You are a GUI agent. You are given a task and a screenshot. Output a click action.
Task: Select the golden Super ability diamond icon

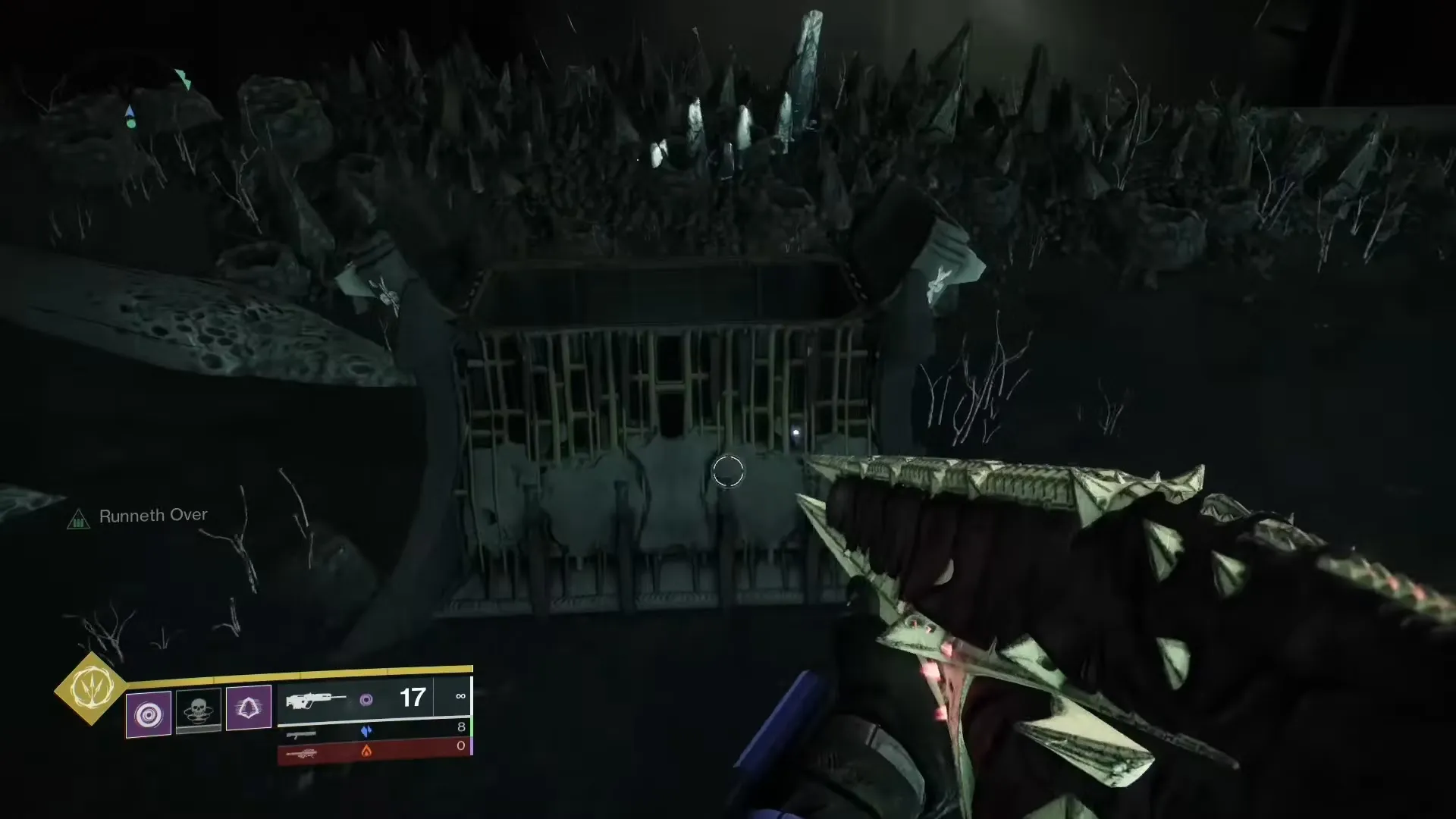(92, 688)
